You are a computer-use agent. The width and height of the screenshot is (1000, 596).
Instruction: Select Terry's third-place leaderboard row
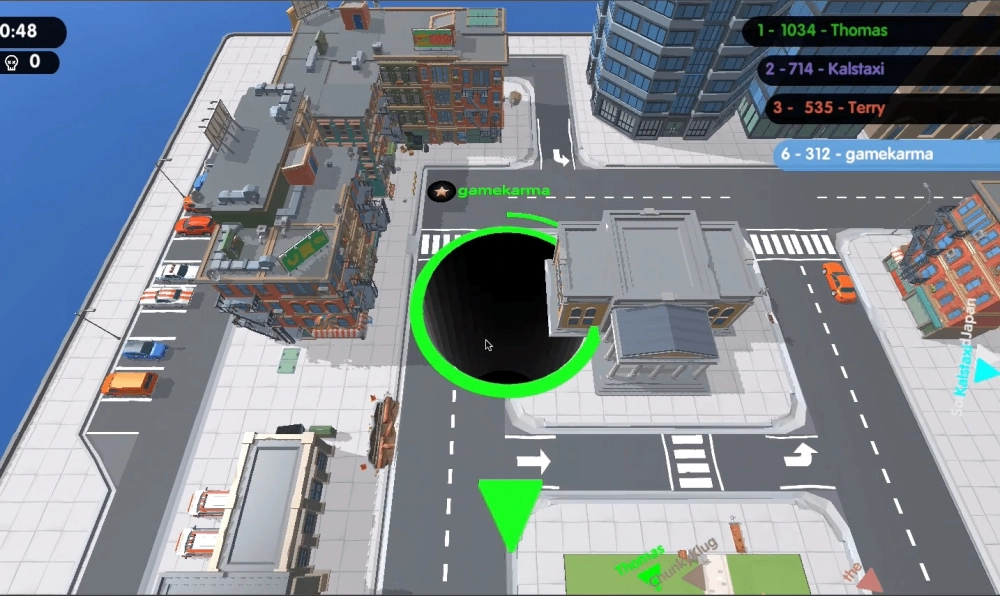click(x=882, y=108)
